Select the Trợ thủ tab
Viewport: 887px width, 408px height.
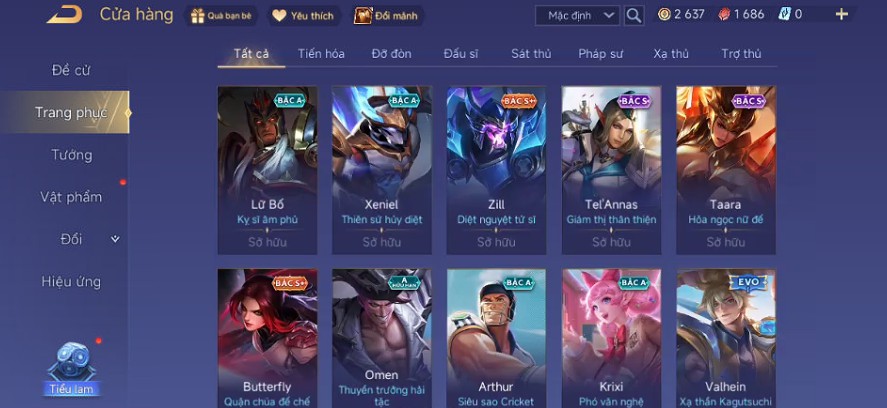741,54
